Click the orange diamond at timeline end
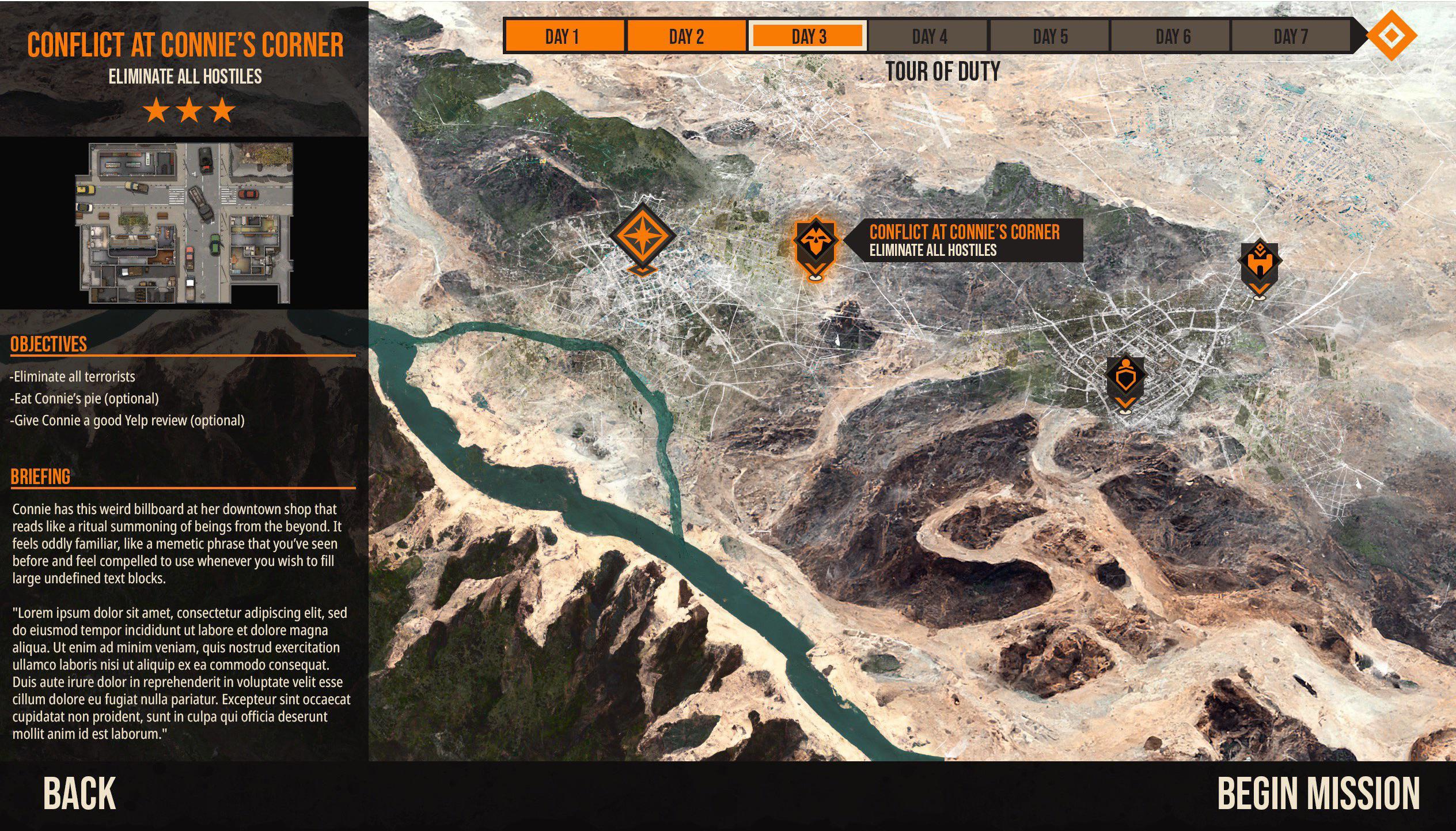The width and height of the screenshot is (1456, 831). pyautogui.click(x=1391, y=36)
